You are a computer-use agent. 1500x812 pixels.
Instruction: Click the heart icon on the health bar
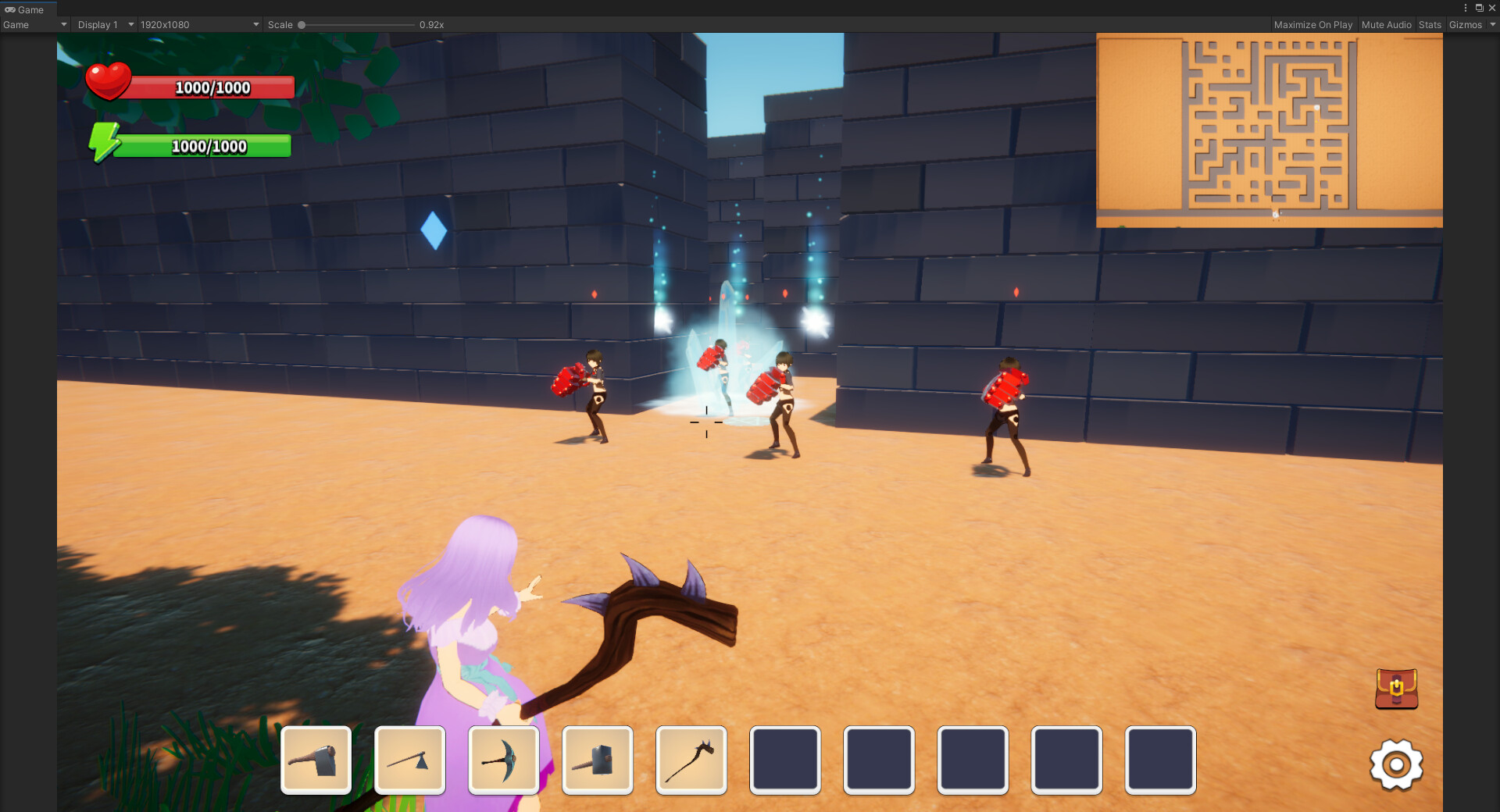point(110,80)
